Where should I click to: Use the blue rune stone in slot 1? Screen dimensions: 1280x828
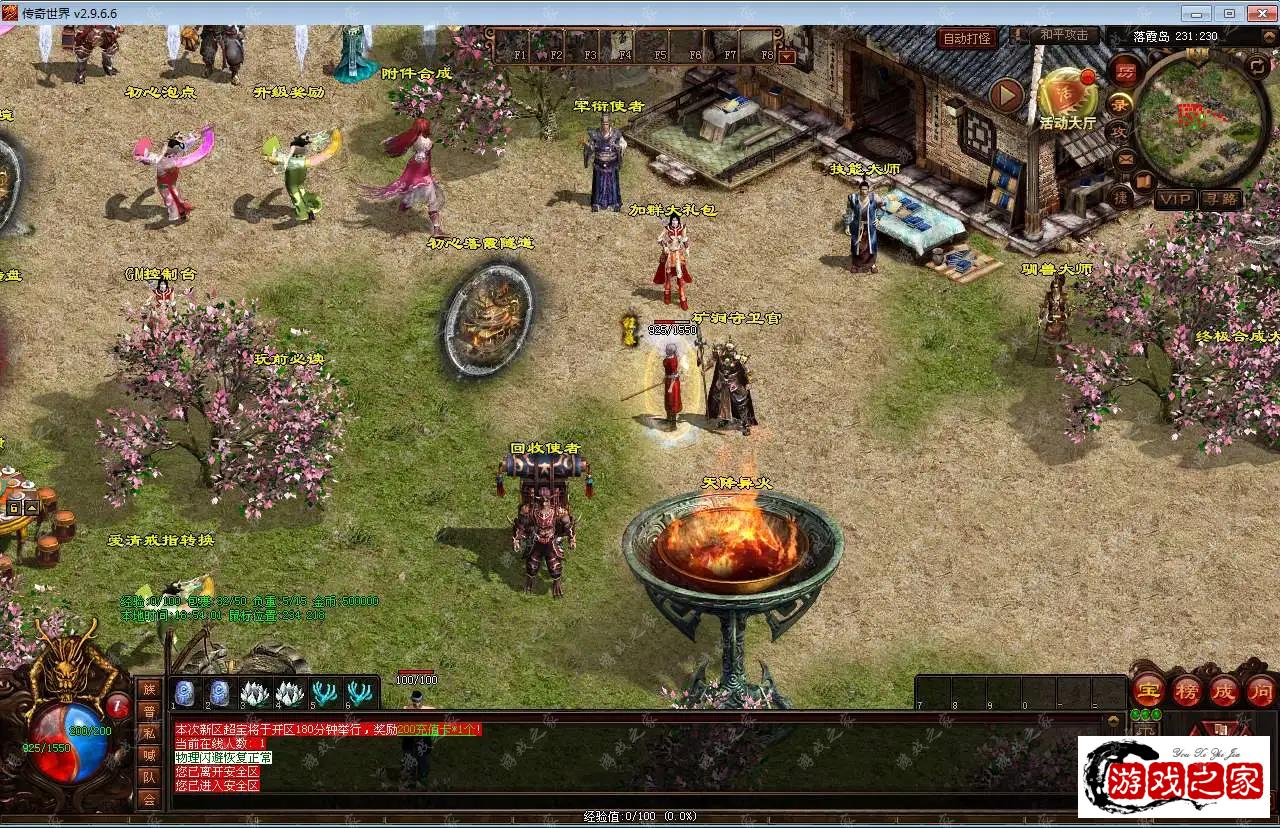[x=185, y=693]
